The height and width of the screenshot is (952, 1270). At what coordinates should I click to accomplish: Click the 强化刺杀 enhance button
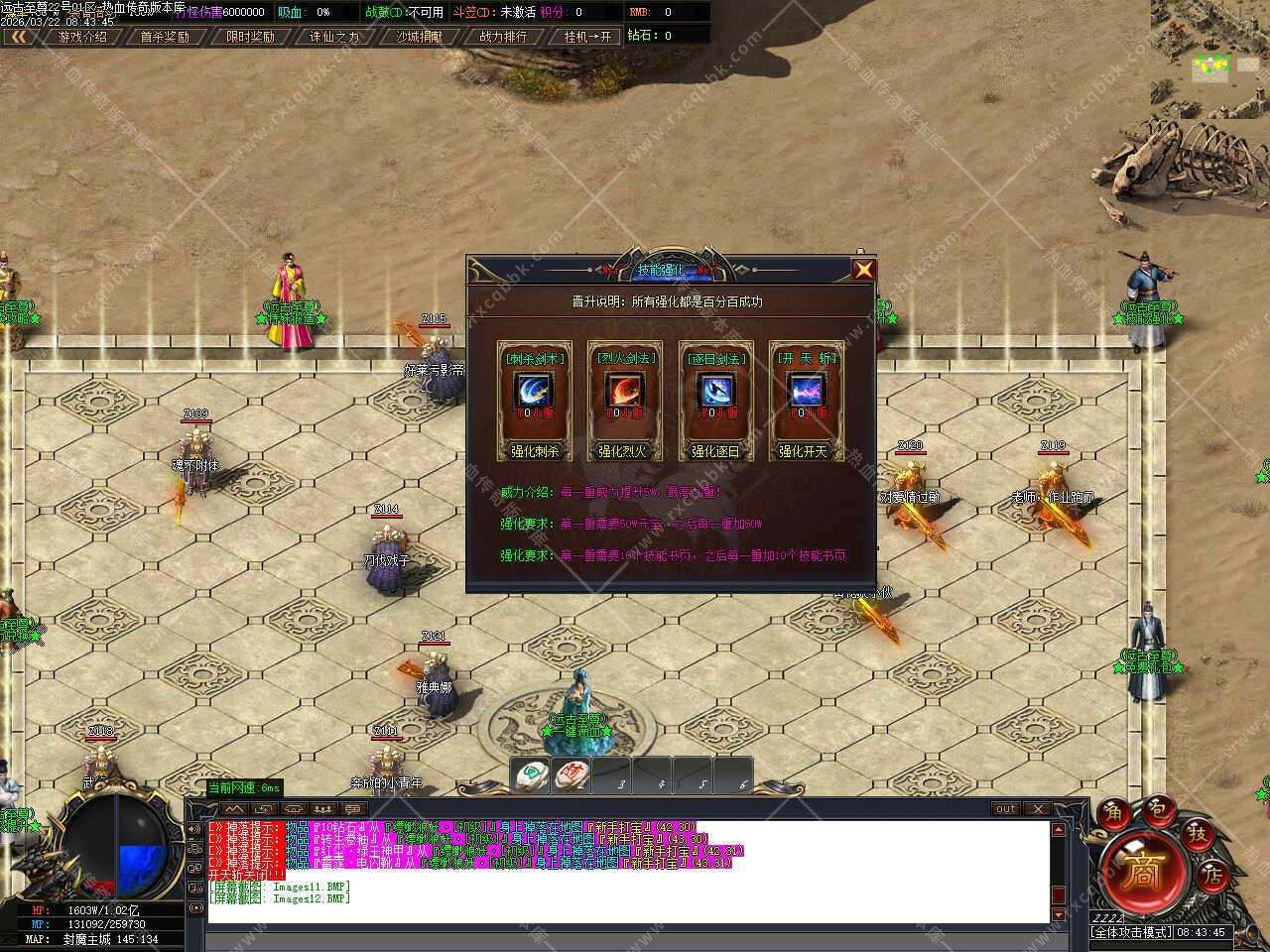pos(536,451)
